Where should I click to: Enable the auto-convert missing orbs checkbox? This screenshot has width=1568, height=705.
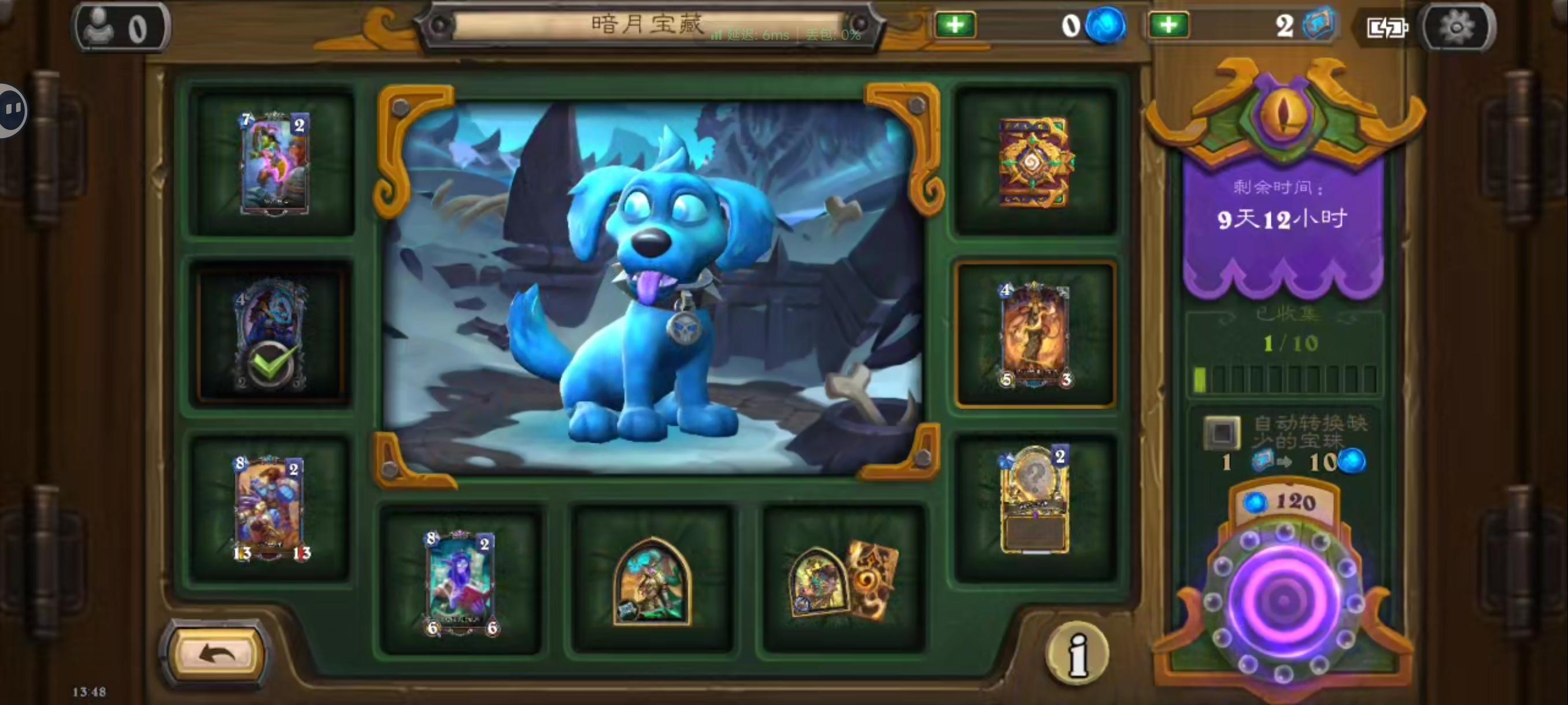(x=1221, y=432)
